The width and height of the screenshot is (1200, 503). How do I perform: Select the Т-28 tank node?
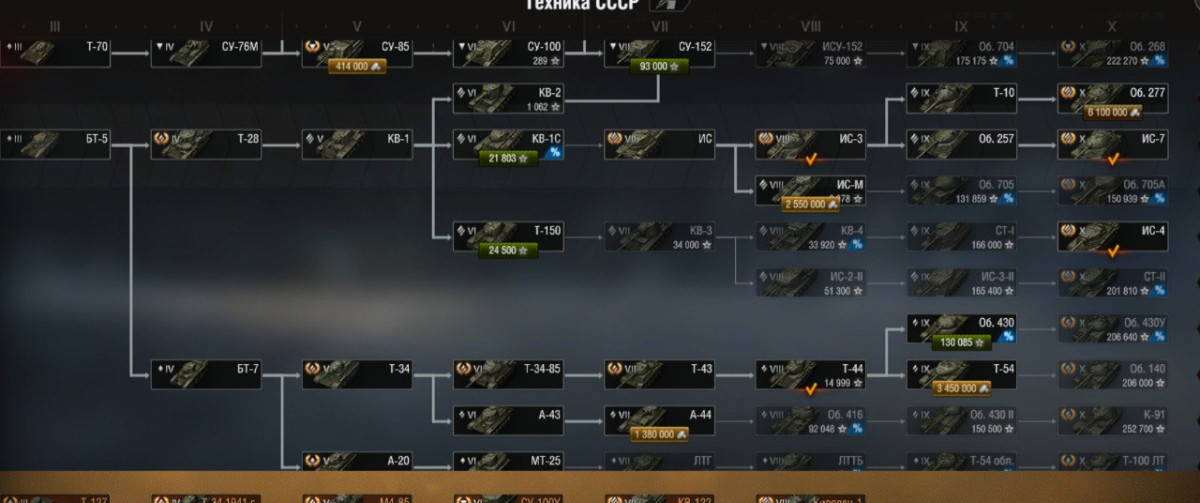coord(207,140)
